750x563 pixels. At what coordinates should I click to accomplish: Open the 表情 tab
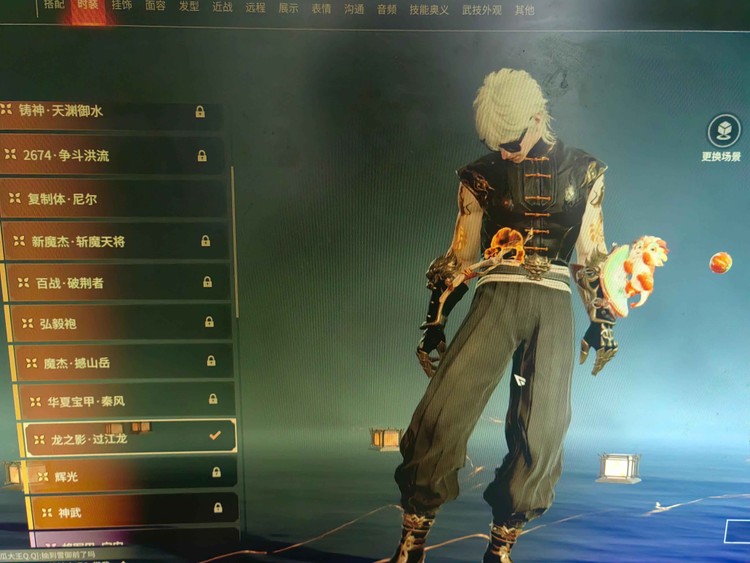click(x=321, y=9)
